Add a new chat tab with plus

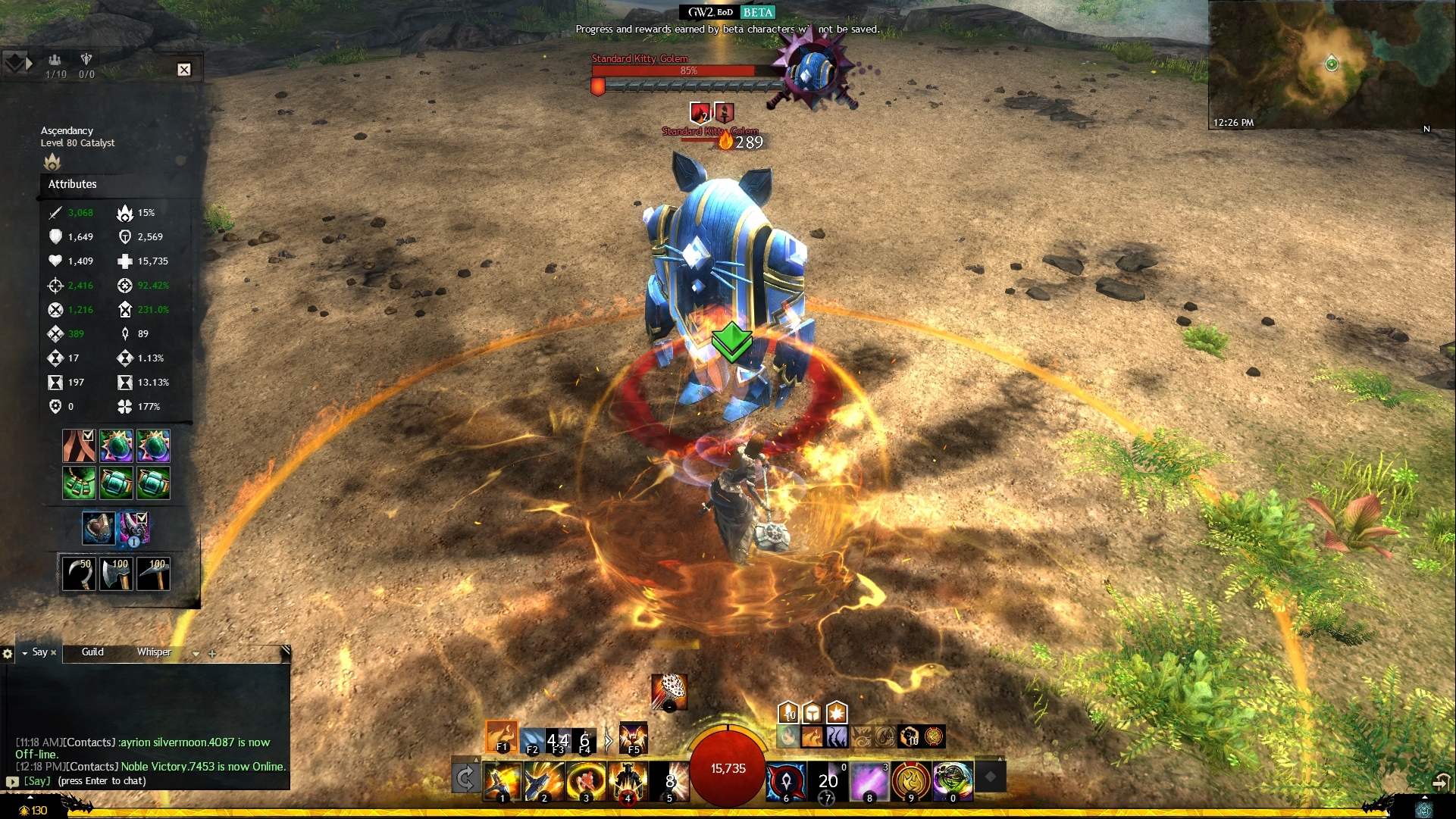click(212, 653)
